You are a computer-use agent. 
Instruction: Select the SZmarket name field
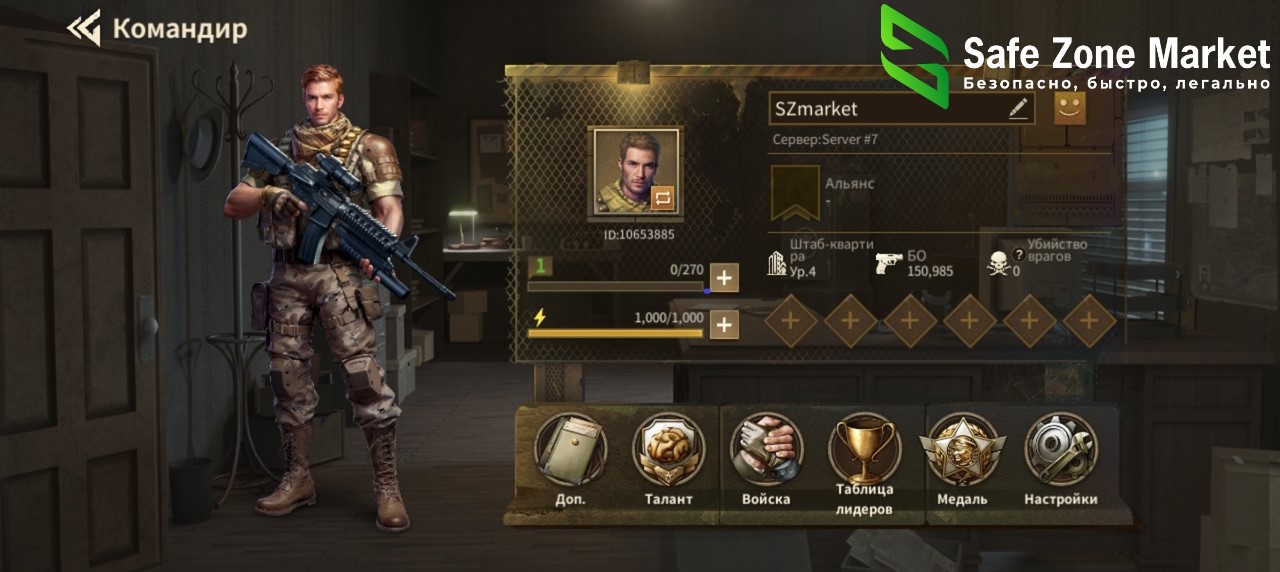[x=885, y=109]
